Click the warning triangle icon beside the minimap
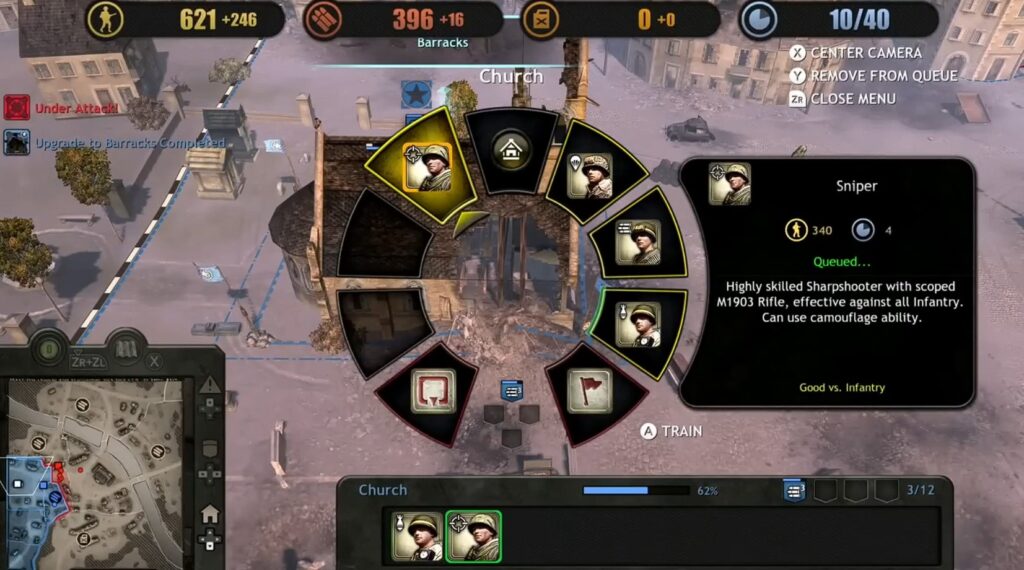The width and height of the screenshot is (1024, 570). coord(209,385)
